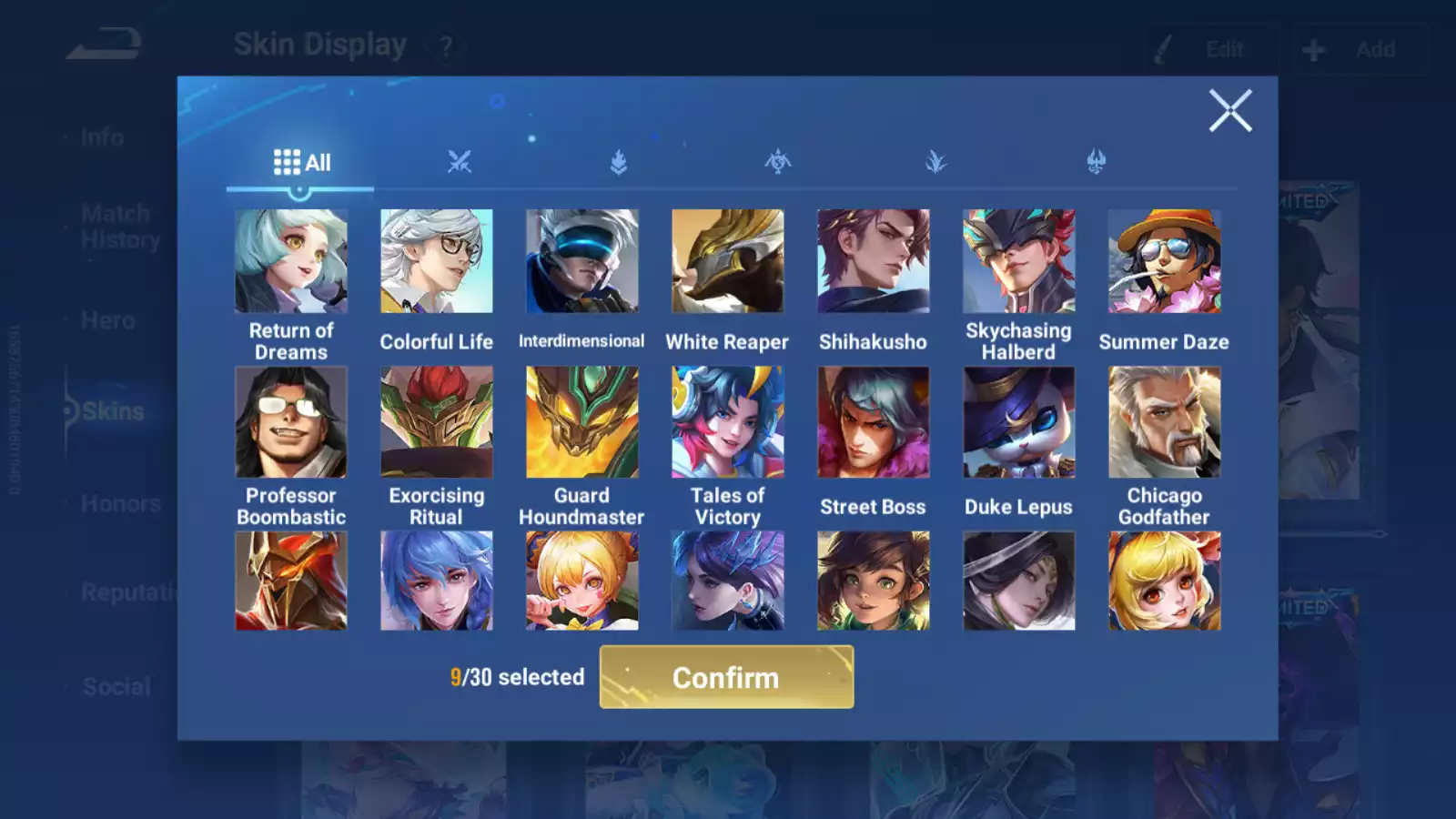This screenshot has width=1456, height=819.
Task: Pick the Interdimensional skin portrait
Action: tap(582, 262)
